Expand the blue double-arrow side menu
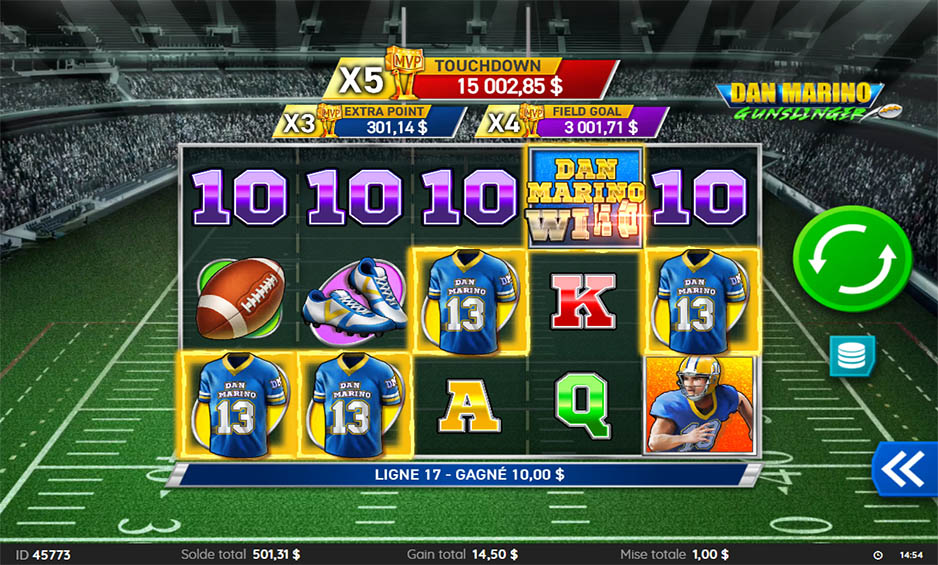 [904, 468]
